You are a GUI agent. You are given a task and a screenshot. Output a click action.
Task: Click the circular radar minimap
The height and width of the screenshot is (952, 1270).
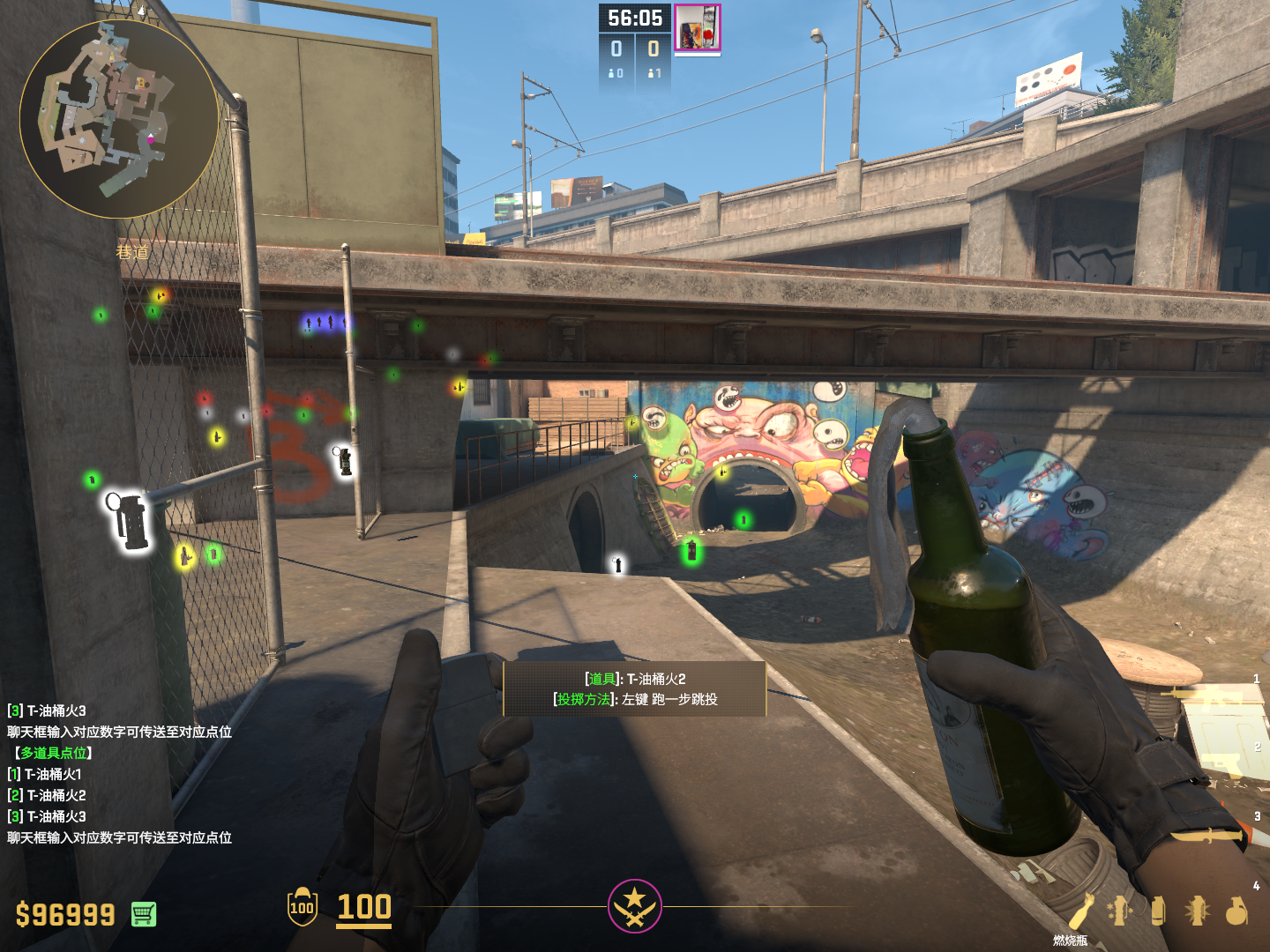(118, 119)
